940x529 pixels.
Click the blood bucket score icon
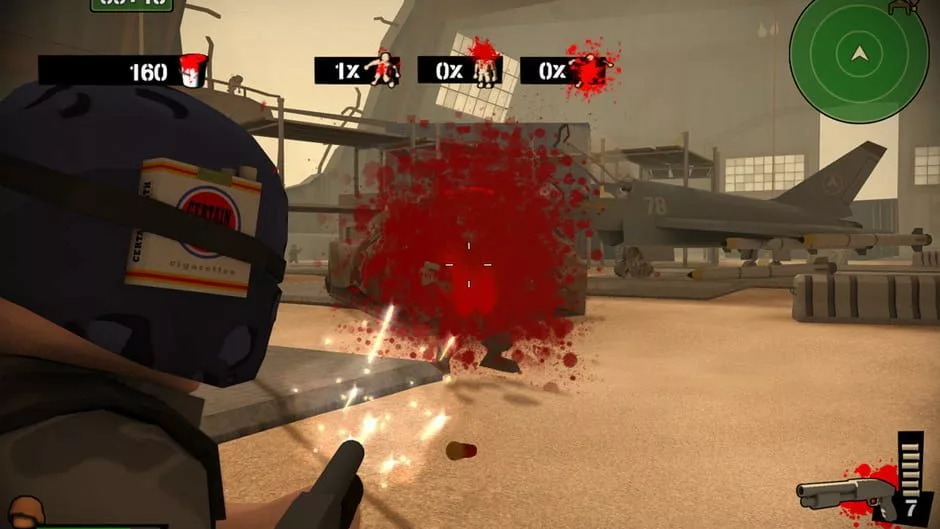(191, 70)
